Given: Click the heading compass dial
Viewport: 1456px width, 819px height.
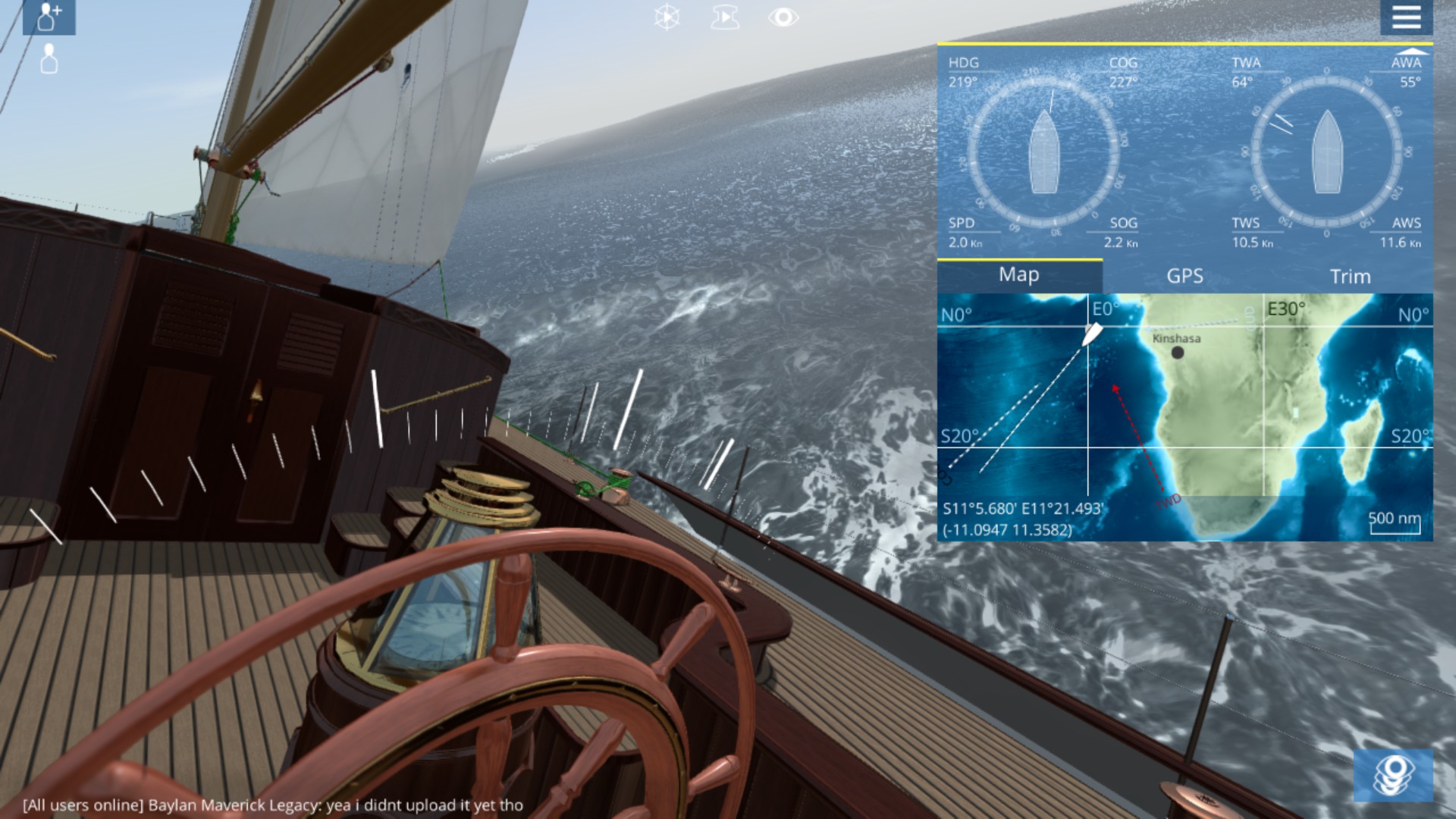Looking at the screenshot, I should tap(1043, 152).
